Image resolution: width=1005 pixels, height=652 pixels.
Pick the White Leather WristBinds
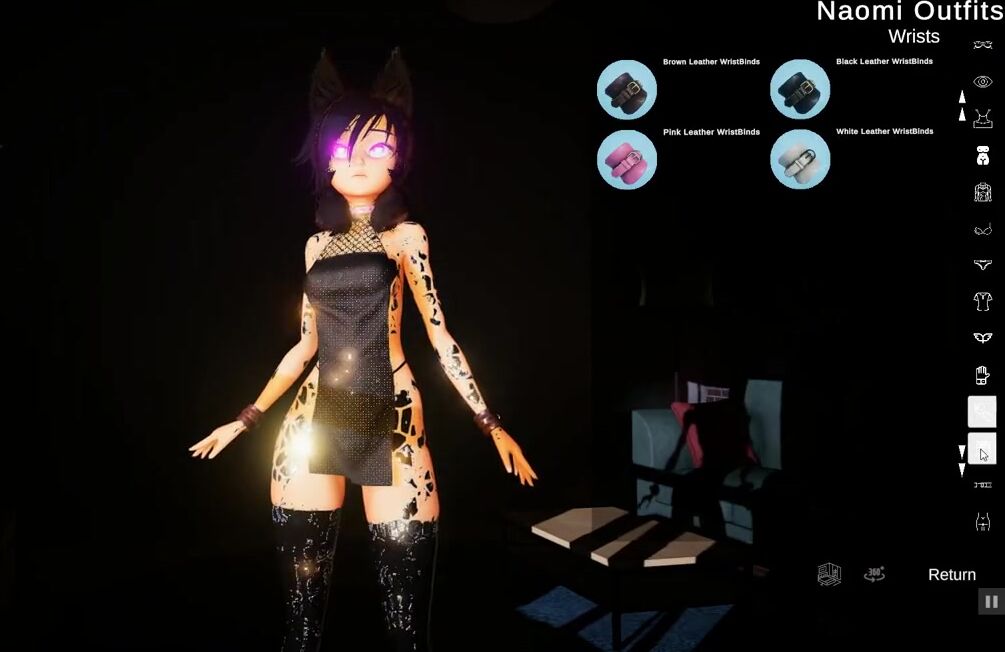click(800, 159)
